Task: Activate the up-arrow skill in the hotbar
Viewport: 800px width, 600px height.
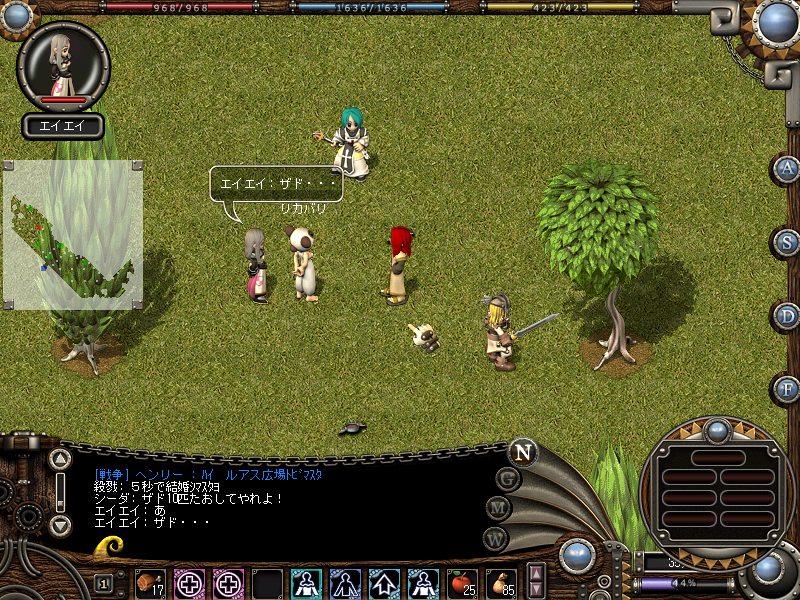Action: pos(385,583)
